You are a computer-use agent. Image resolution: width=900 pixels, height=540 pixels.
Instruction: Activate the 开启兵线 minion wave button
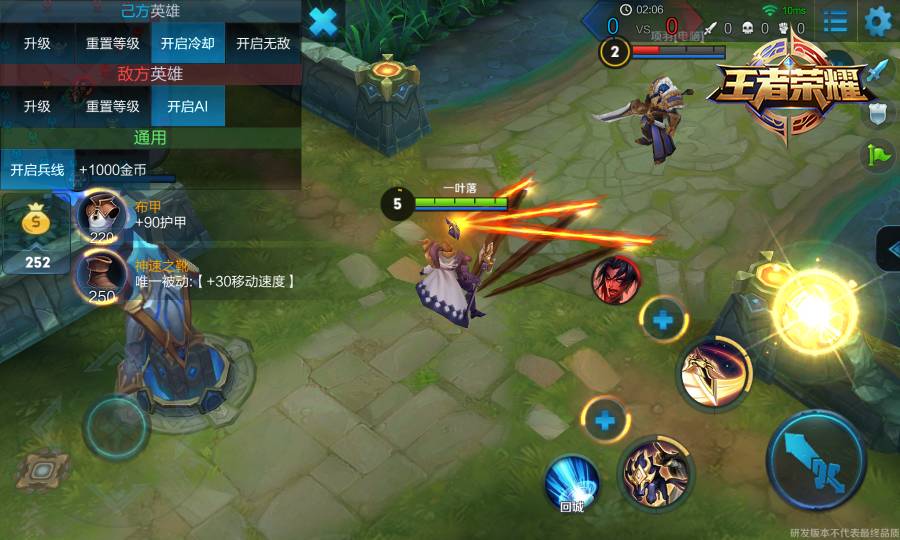(x=37, y=170)
